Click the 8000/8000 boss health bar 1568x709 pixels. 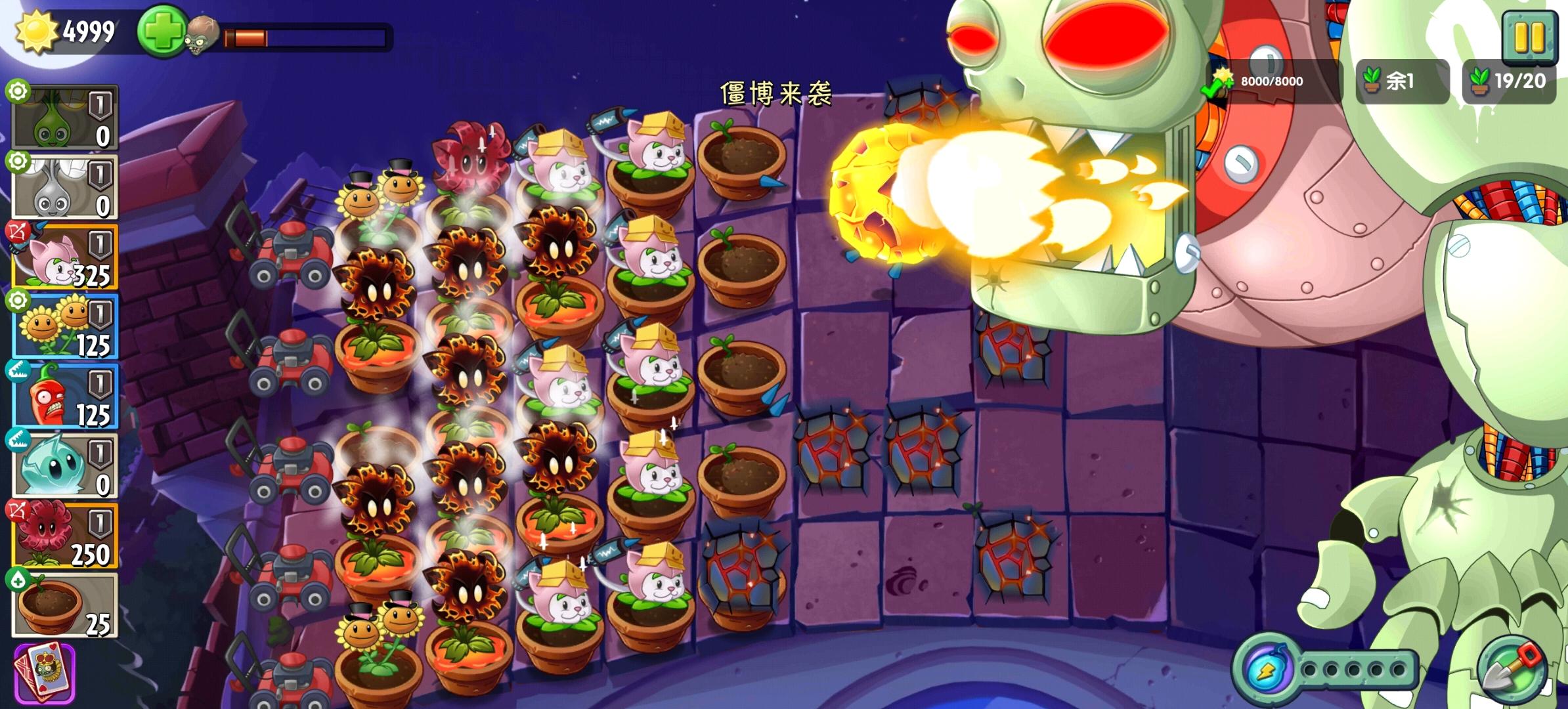(x=1274, y=80)
